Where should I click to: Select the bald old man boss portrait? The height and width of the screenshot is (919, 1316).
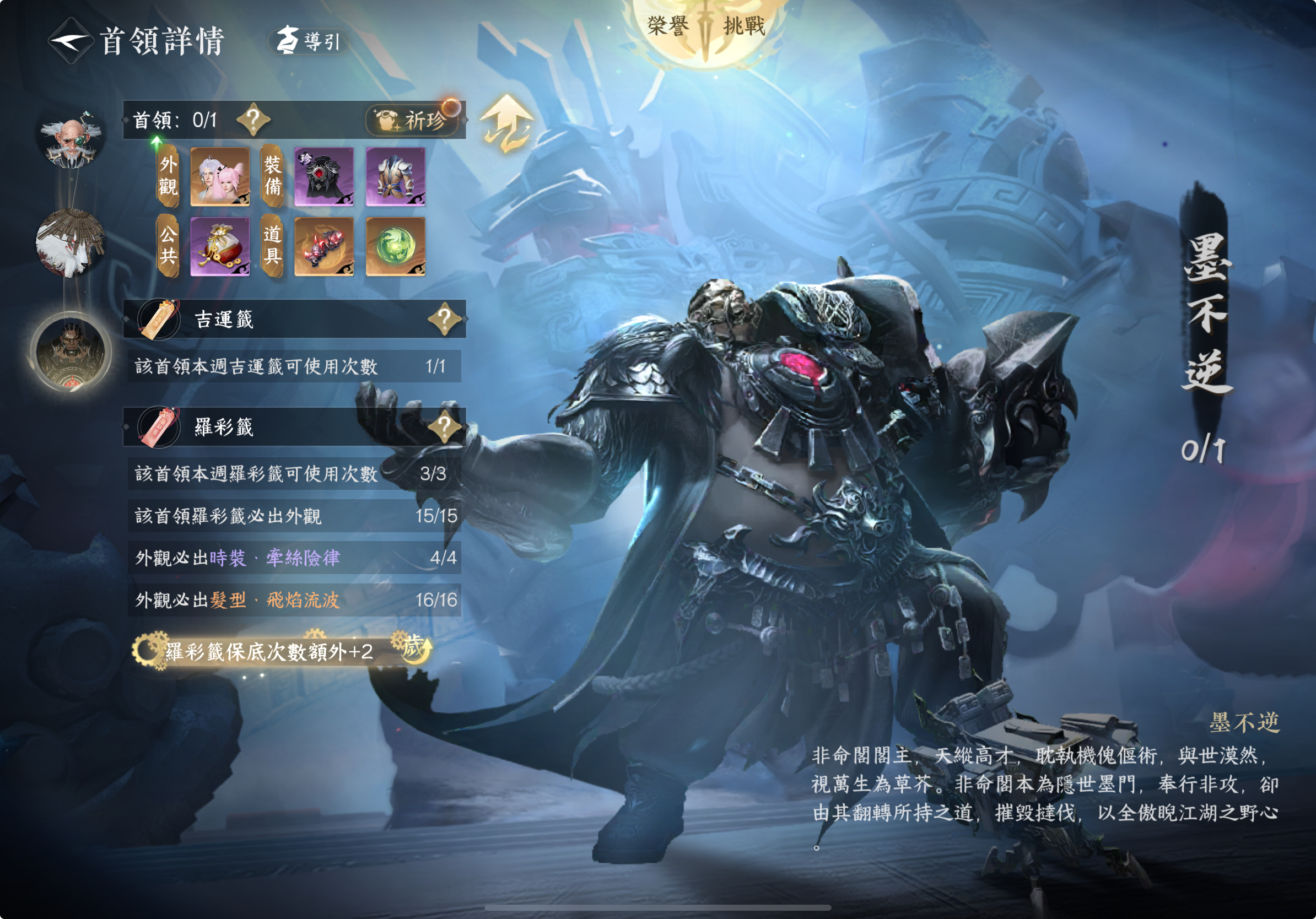coord(71,140)
